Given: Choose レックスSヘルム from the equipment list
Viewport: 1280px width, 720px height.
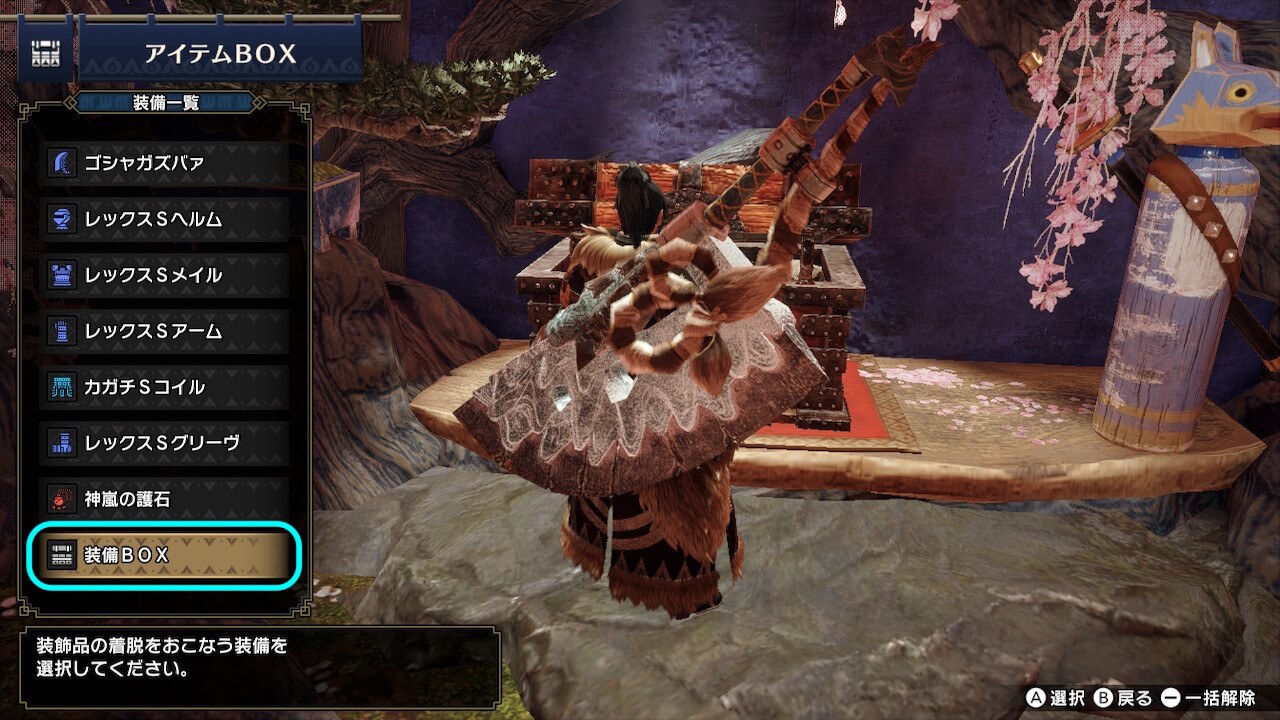Looking at the screenshot, I should 167,219.
